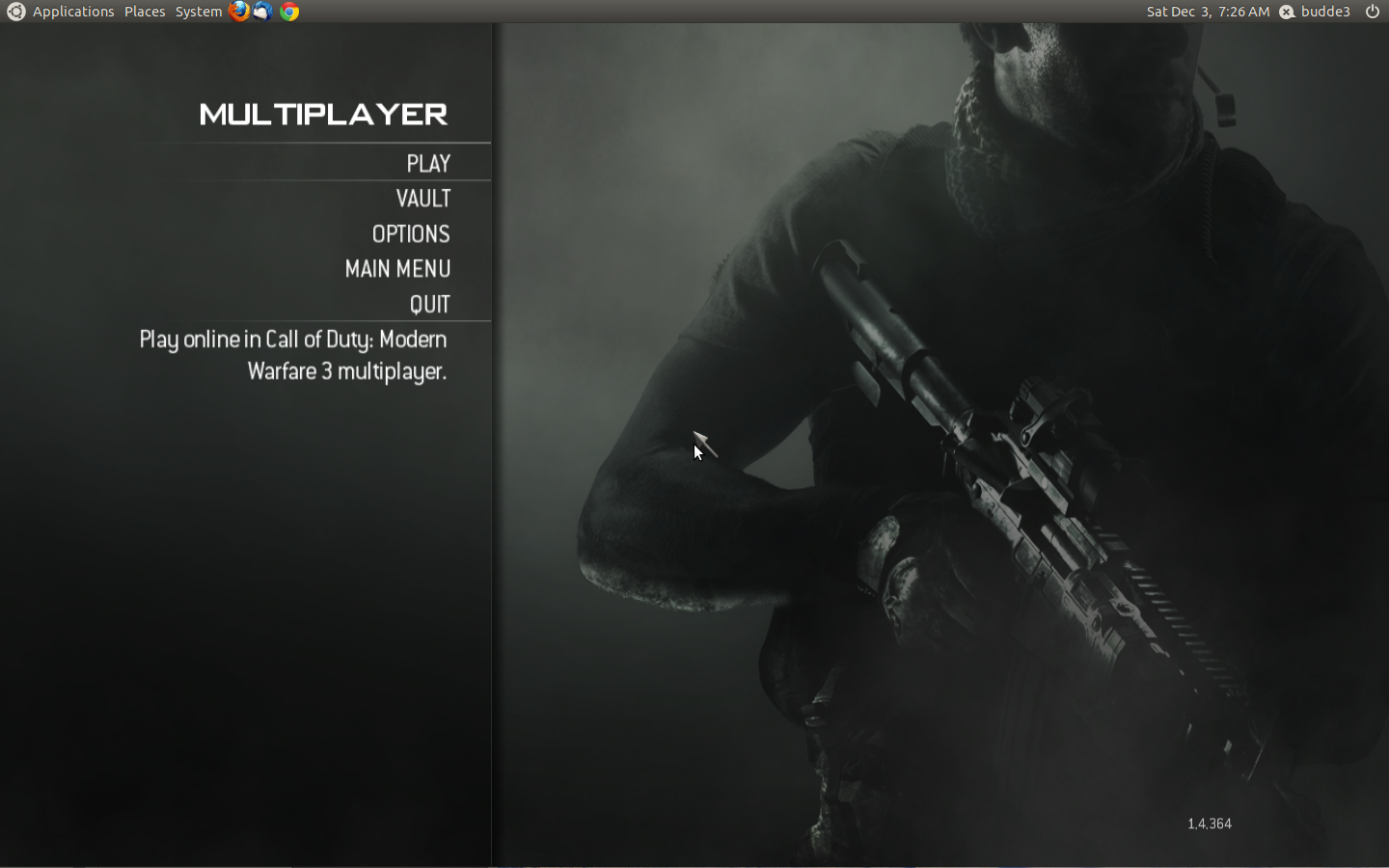The width and height of the screenshot is (1389, 868).
Task: Click the status icon next to budde3
Action: tap(1286, 11)
